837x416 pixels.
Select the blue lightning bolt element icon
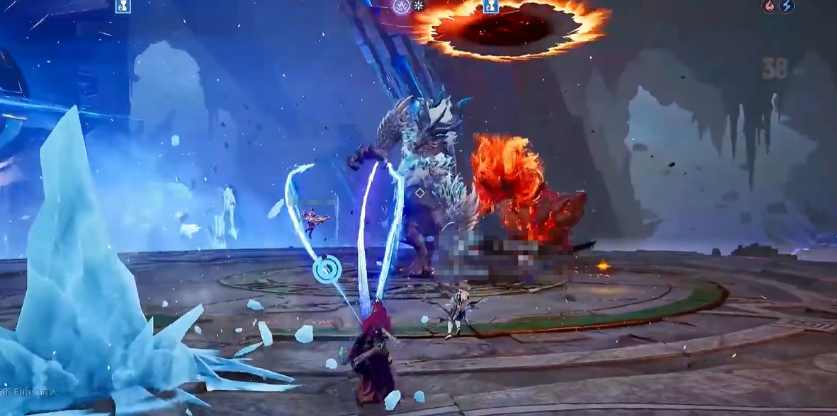tap(787, 6)
